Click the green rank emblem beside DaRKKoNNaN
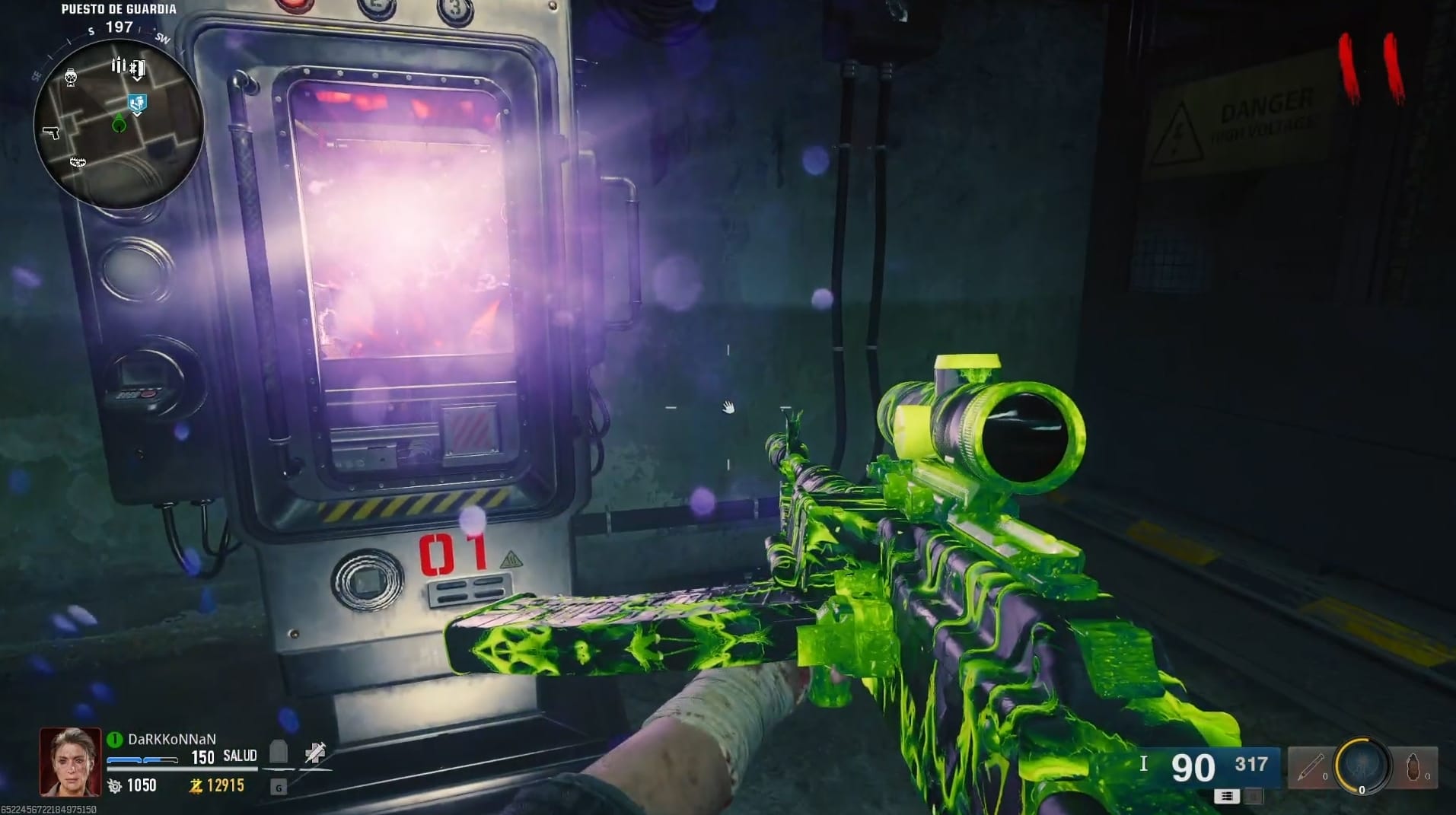 [114, 738]
